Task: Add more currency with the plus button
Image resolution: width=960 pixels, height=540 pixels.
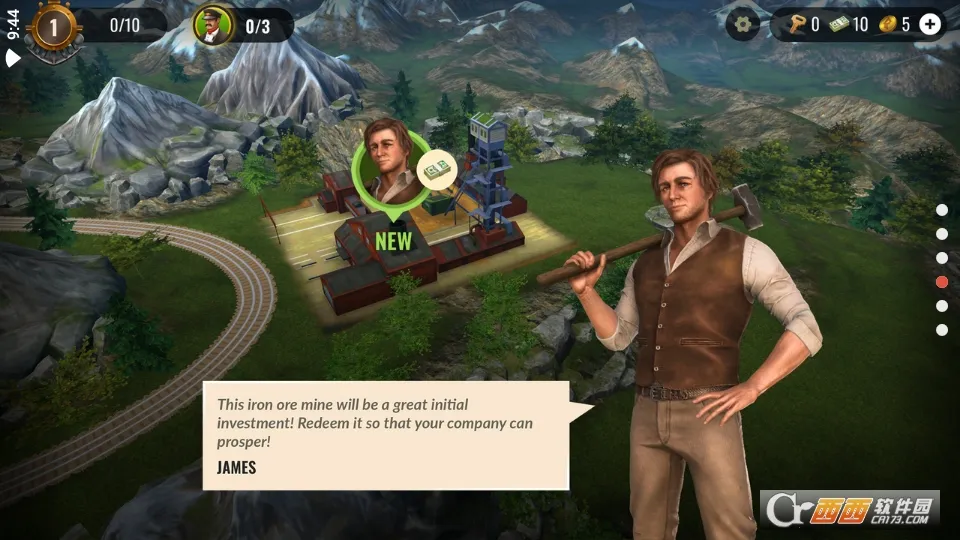Action: coord(930,24)
